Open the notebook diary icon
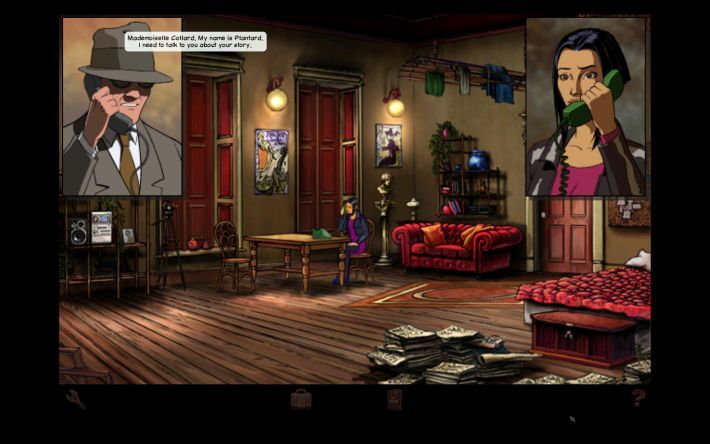This screenshot has width=710, height=444. 394,399
